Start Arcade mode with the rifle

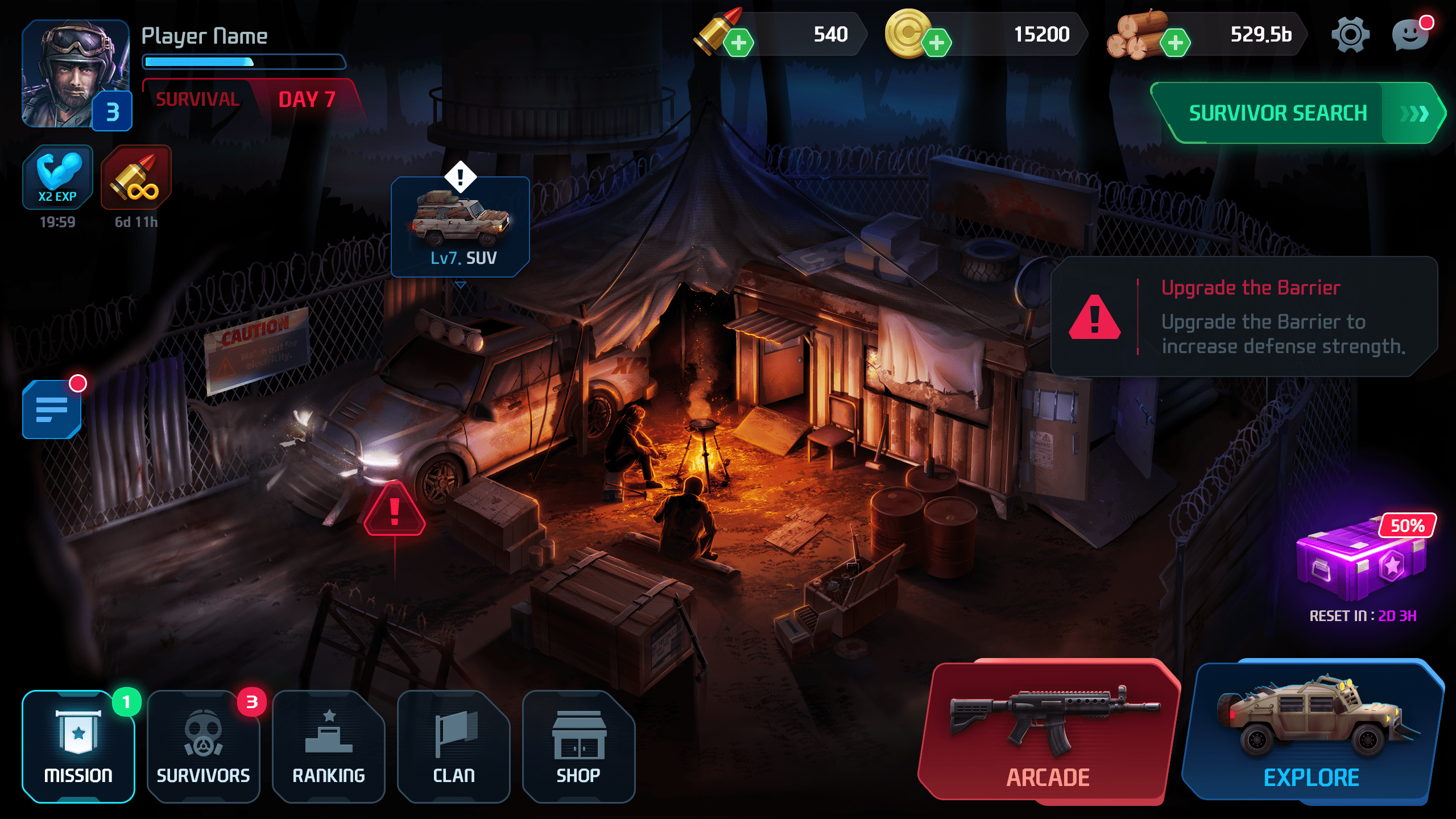point(1048,733)
